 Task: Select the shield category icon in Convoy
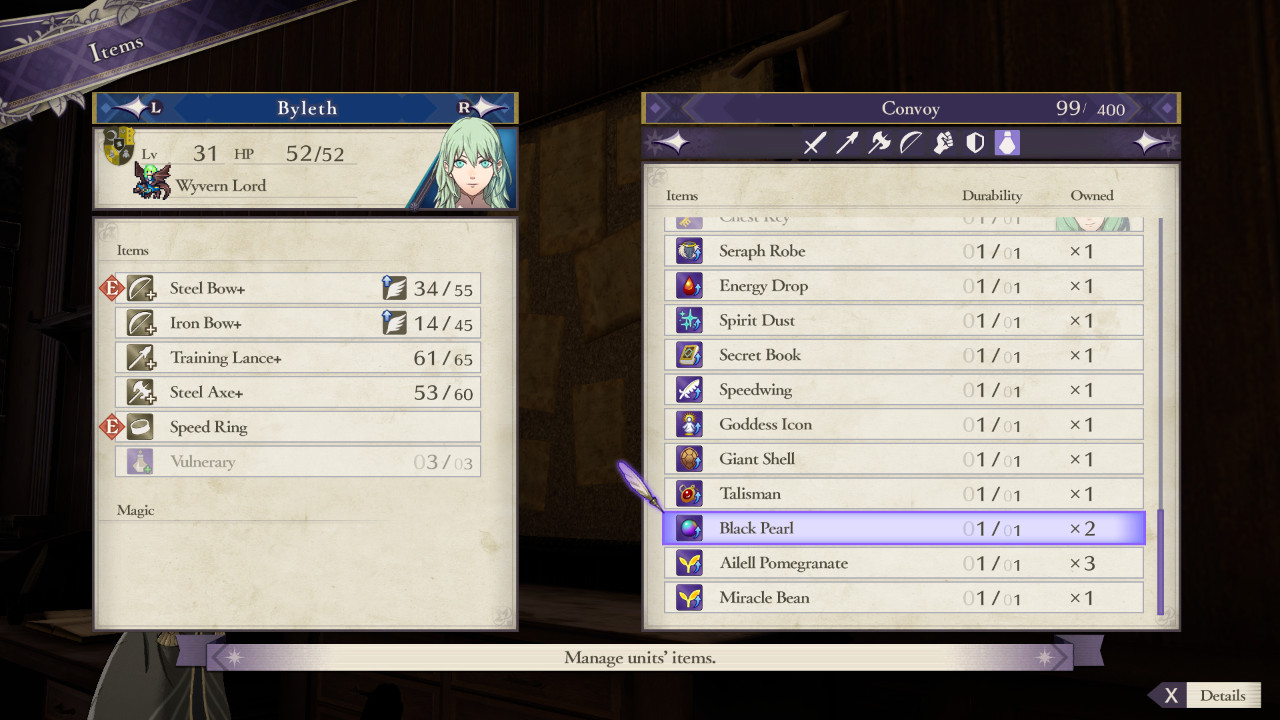click(x=977, y=143)
